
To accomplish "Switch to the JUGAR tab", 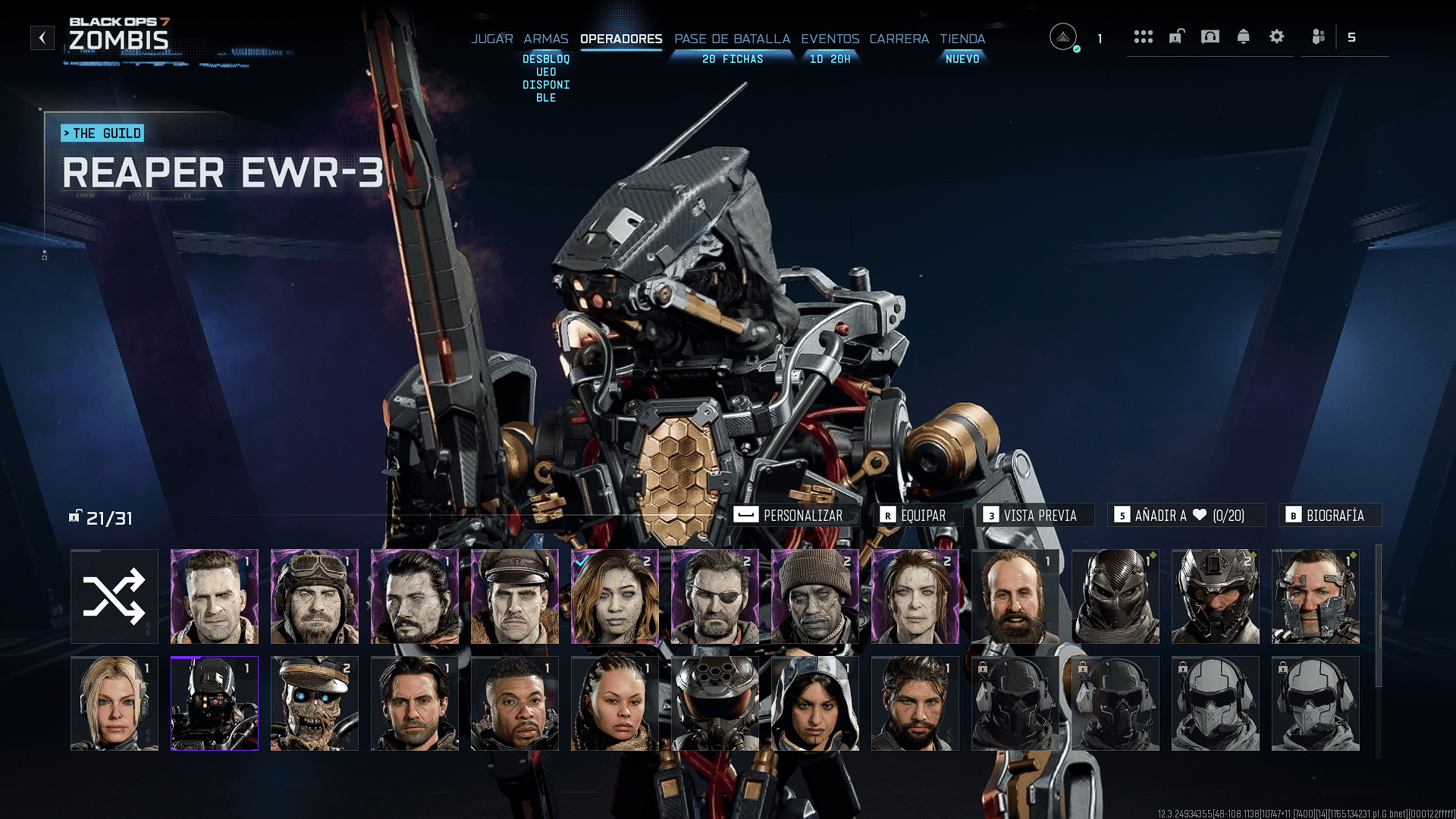I will (492, 39).
